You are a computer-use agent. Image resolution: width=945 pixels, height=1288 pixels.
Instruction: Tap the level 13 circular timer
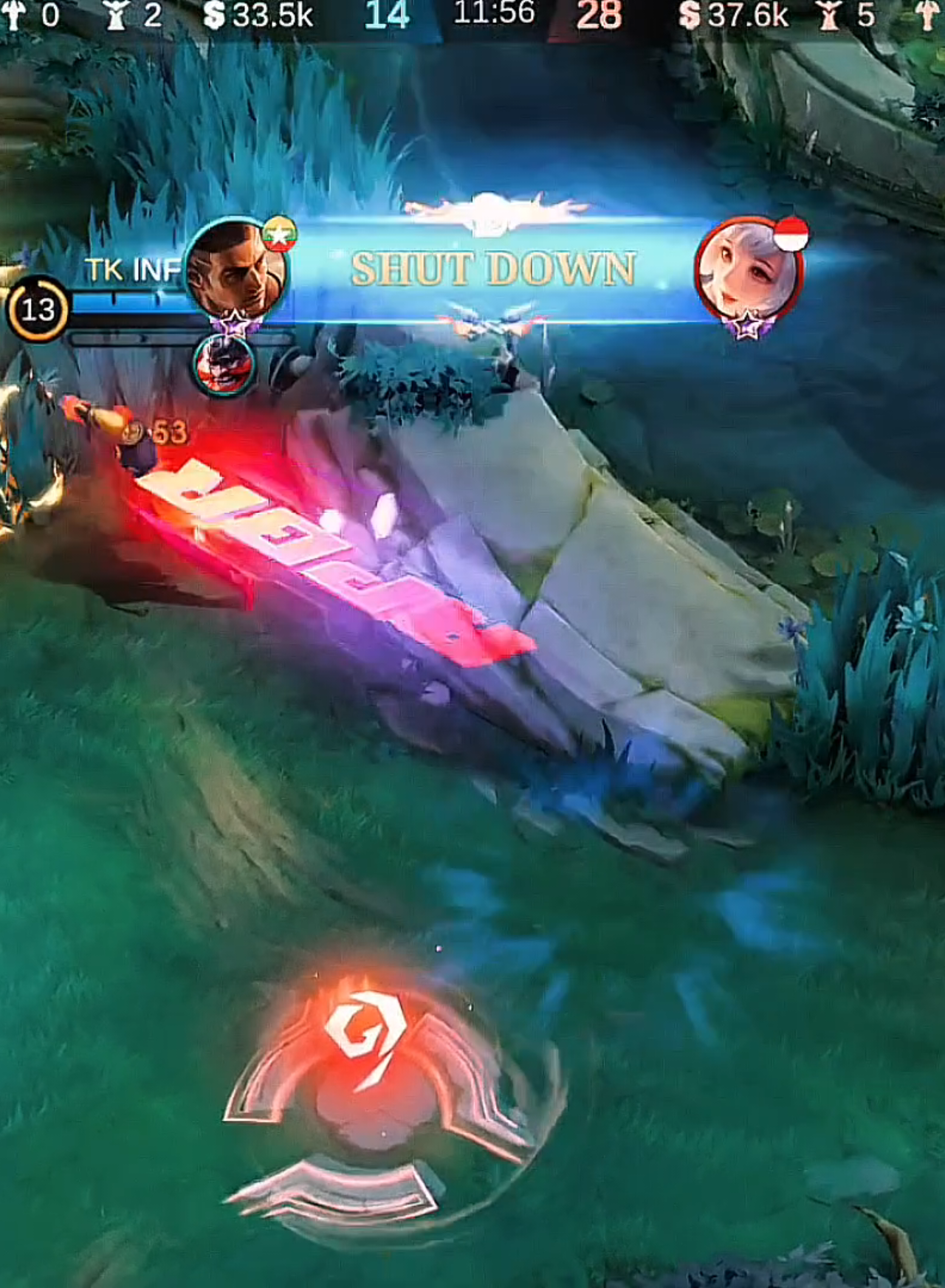click(x=39, y=309)
